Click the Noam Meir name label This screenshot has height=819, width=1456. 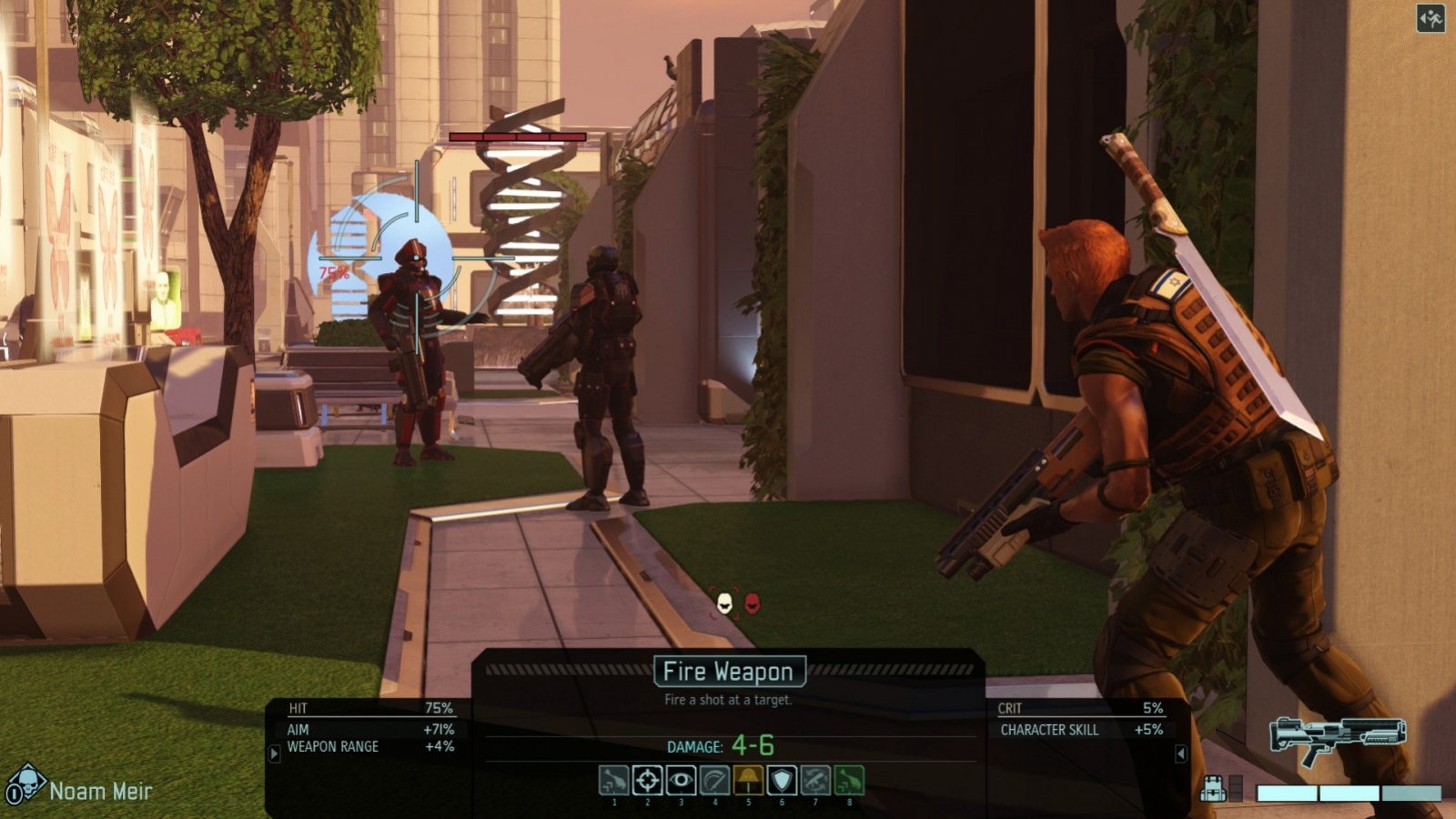(x=102, y=790)
